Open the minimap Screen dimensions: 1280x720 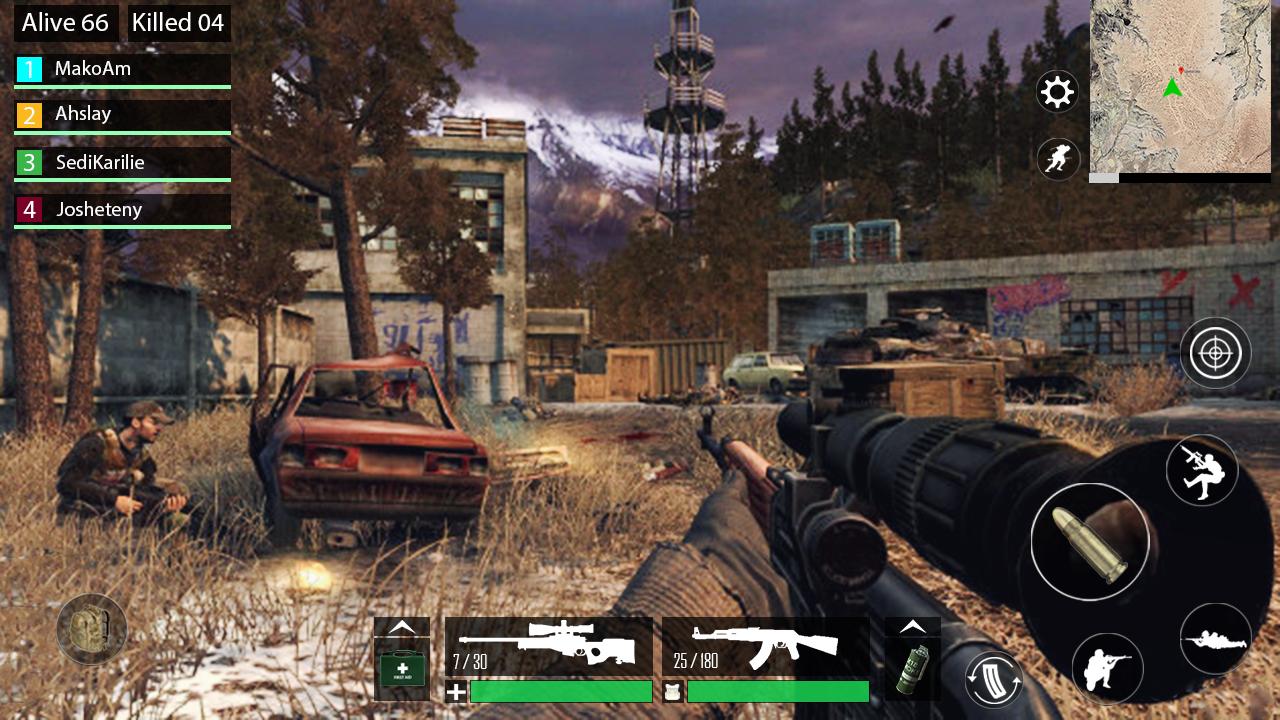(x=1180, y=87)
